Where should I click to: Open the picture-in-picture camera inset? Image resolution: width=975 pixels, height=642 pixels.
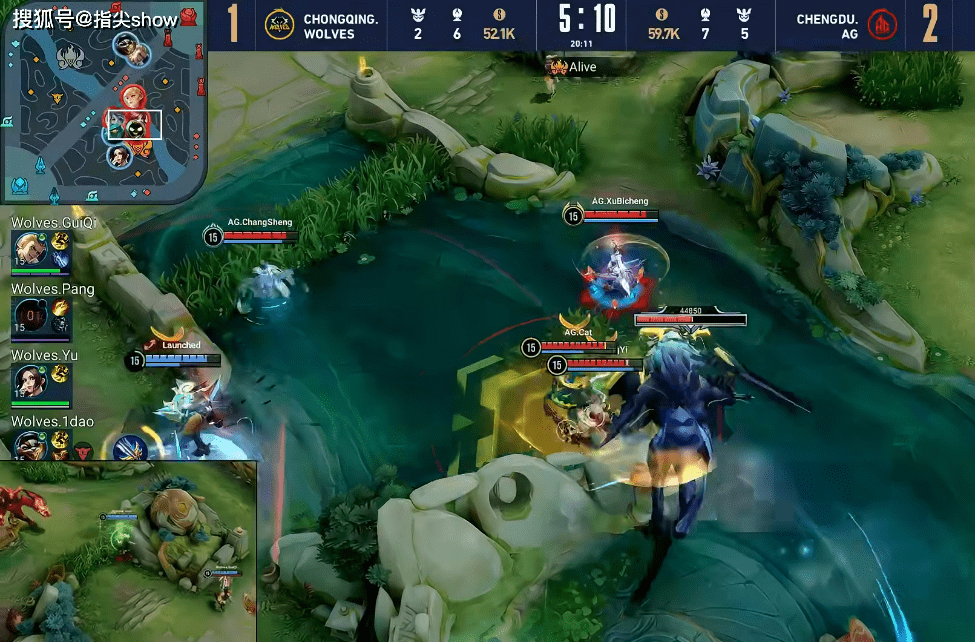point(128,551)
